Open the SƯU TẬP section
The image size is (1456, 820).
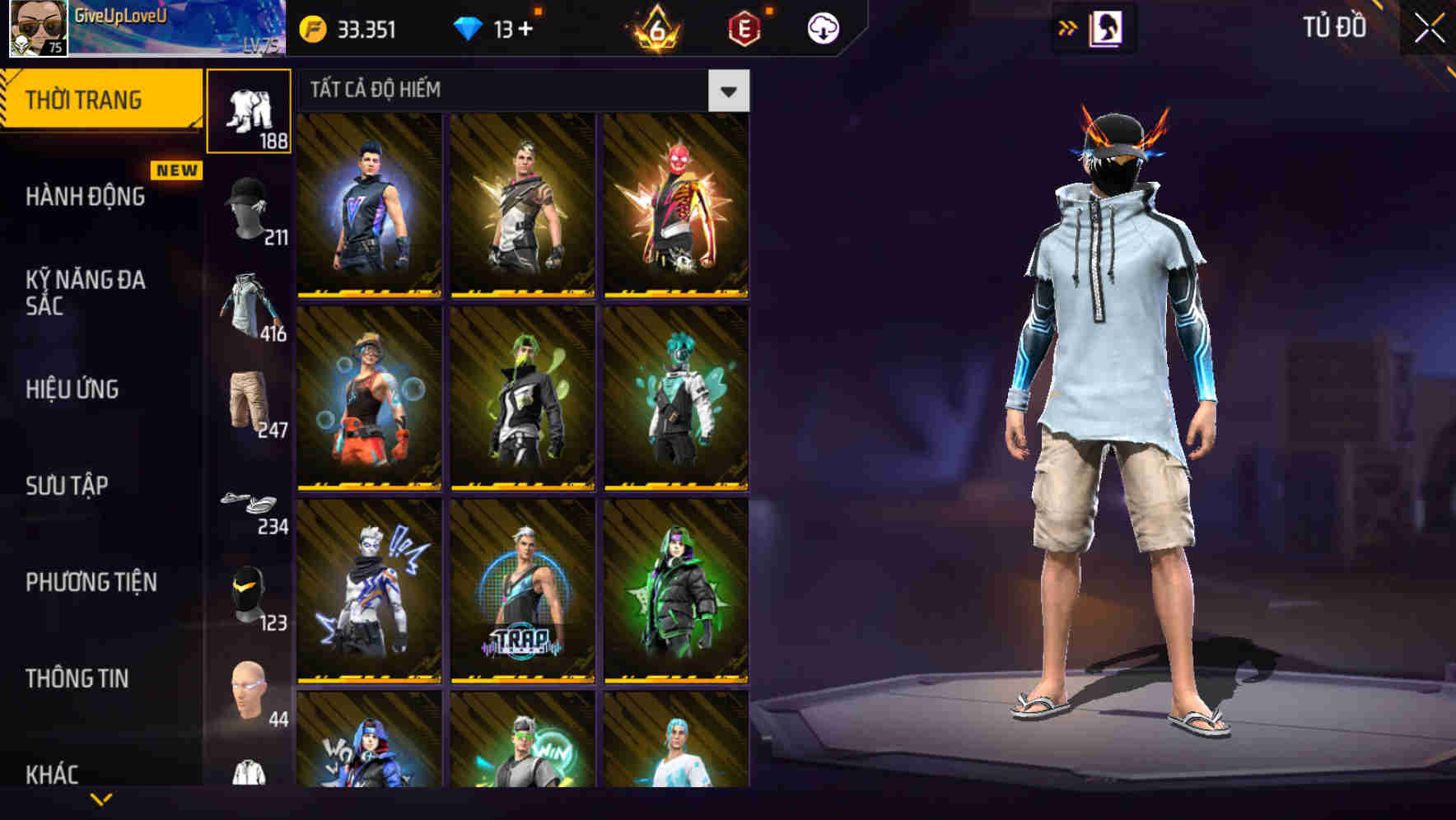pyautogui.click(x=68, y=486)
